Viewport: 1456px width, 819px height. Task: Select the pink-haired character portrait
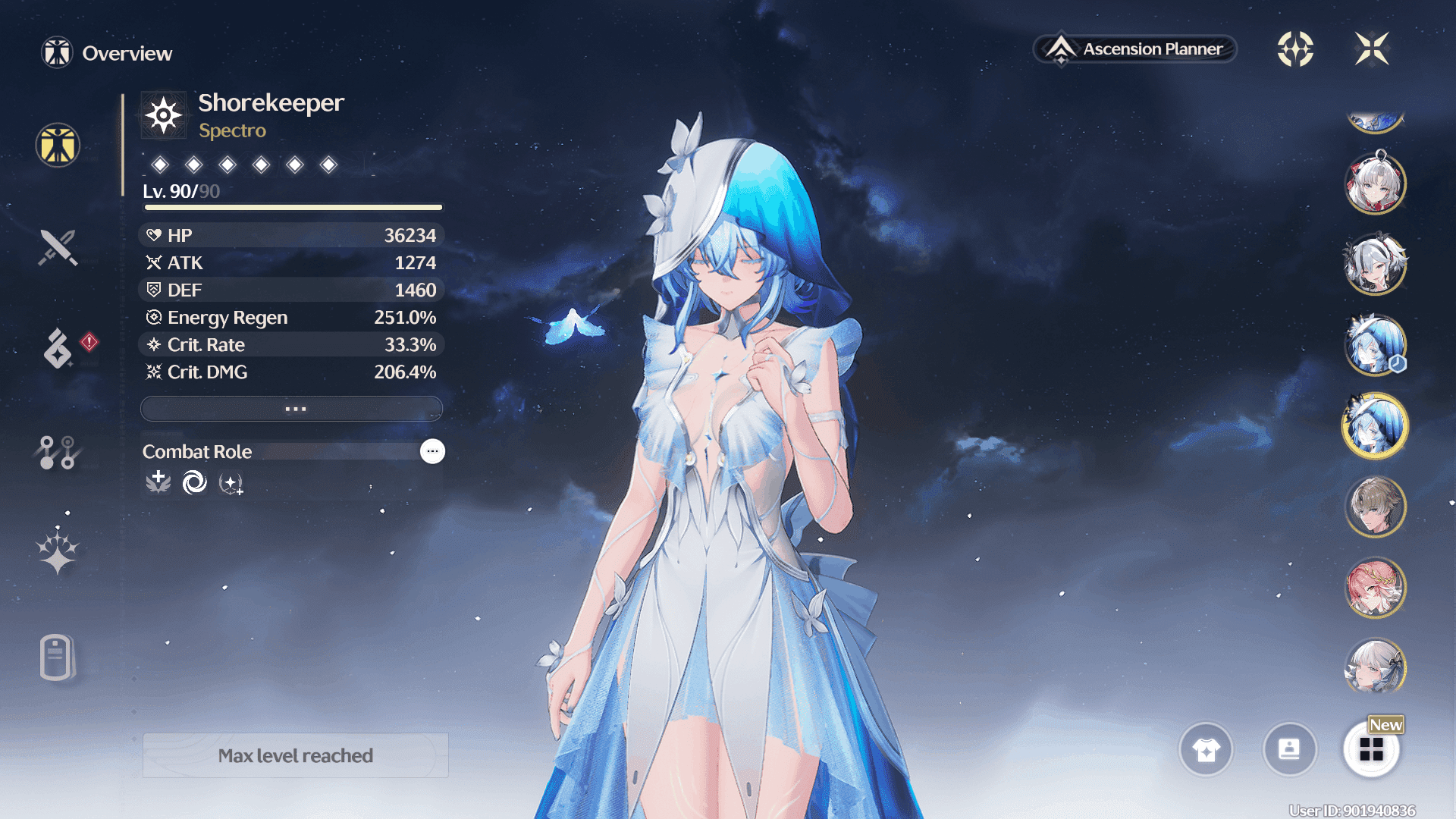1375,588
